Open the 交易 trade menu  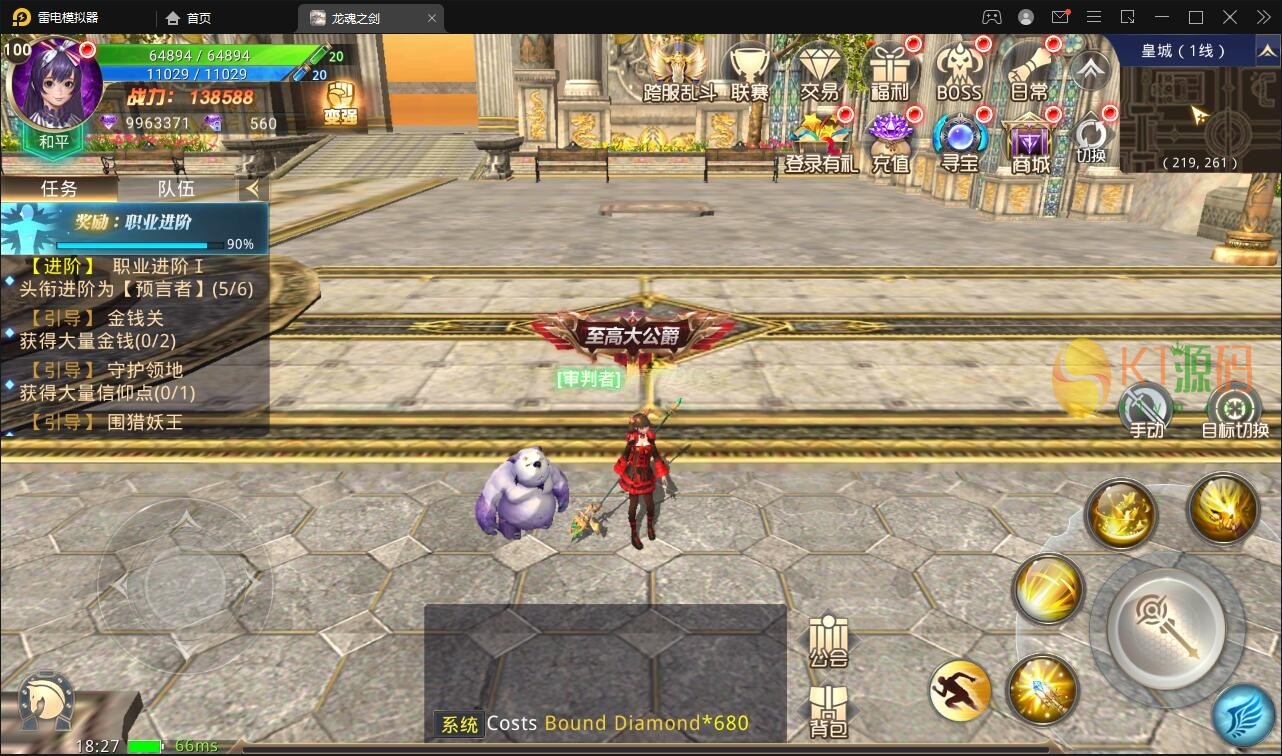point(820,70)
